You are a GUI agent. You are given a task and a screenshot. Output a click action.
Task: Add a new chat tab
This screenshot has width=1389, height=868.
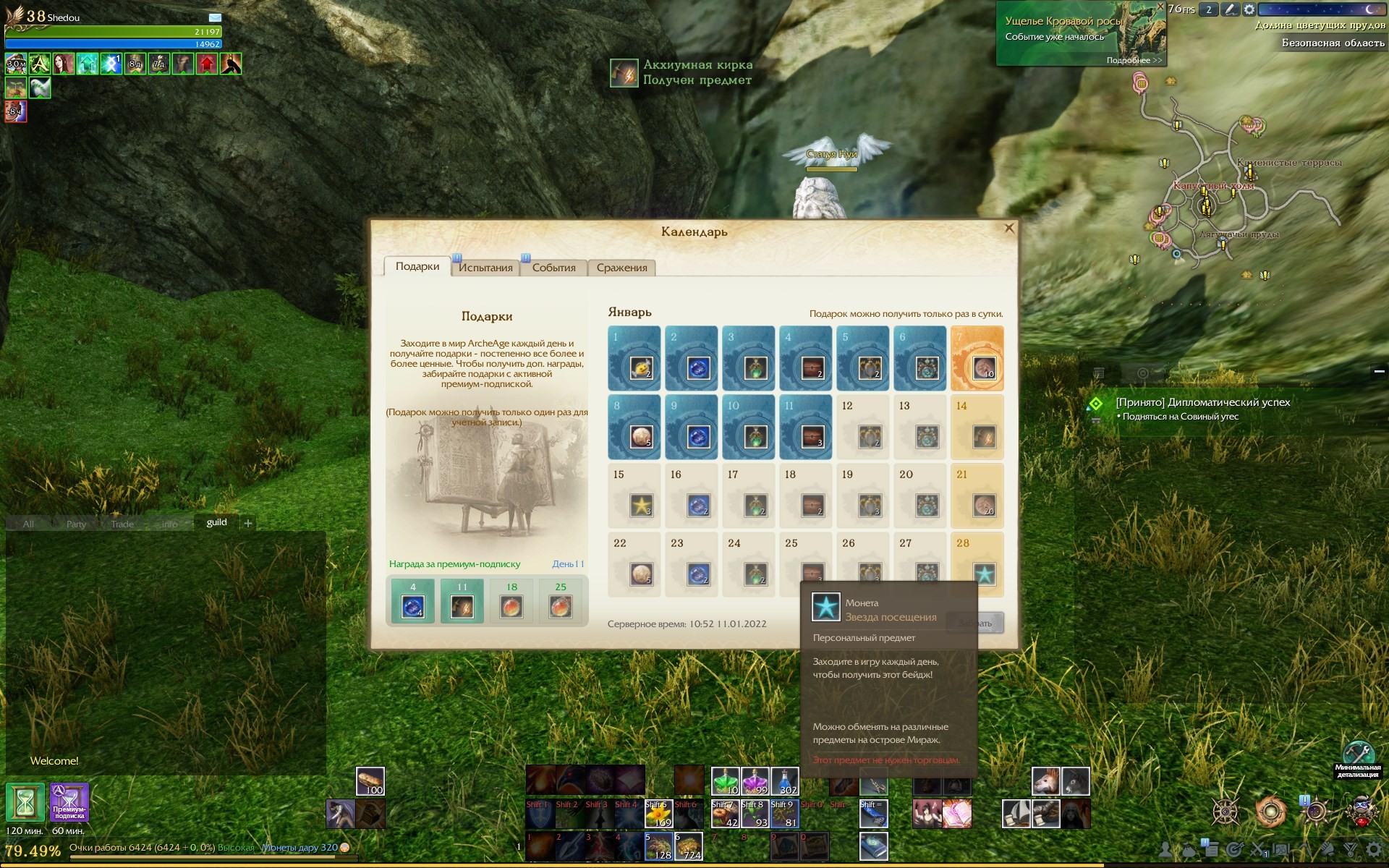(248, 523)
